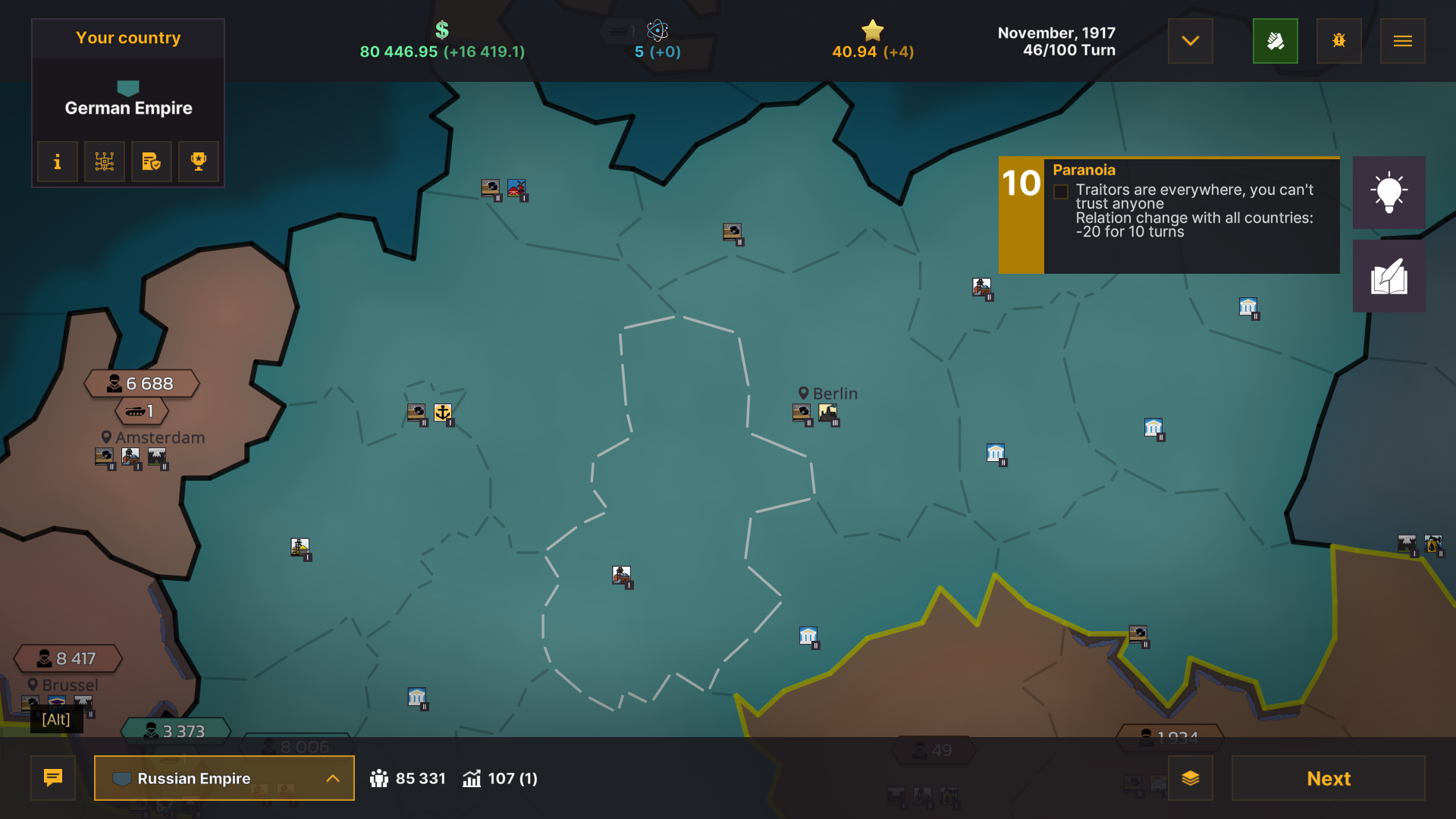Open the chat message bubble icon
Screen dimensions: 1456x819
point(52,778)
